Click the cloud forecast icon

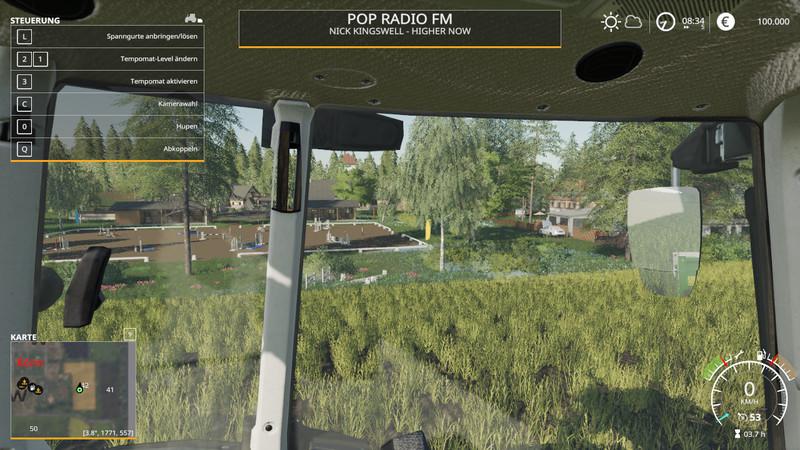coord(633,22)
